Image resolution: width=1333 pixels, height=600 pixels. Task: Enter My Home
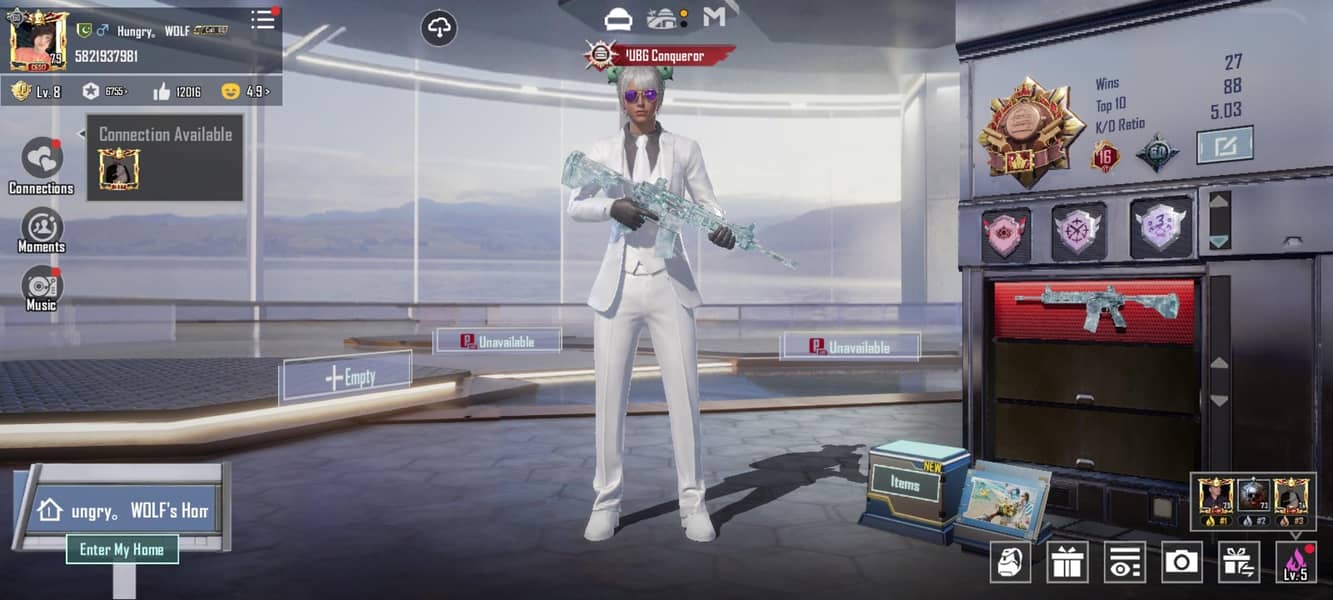[x=122, y=549]
